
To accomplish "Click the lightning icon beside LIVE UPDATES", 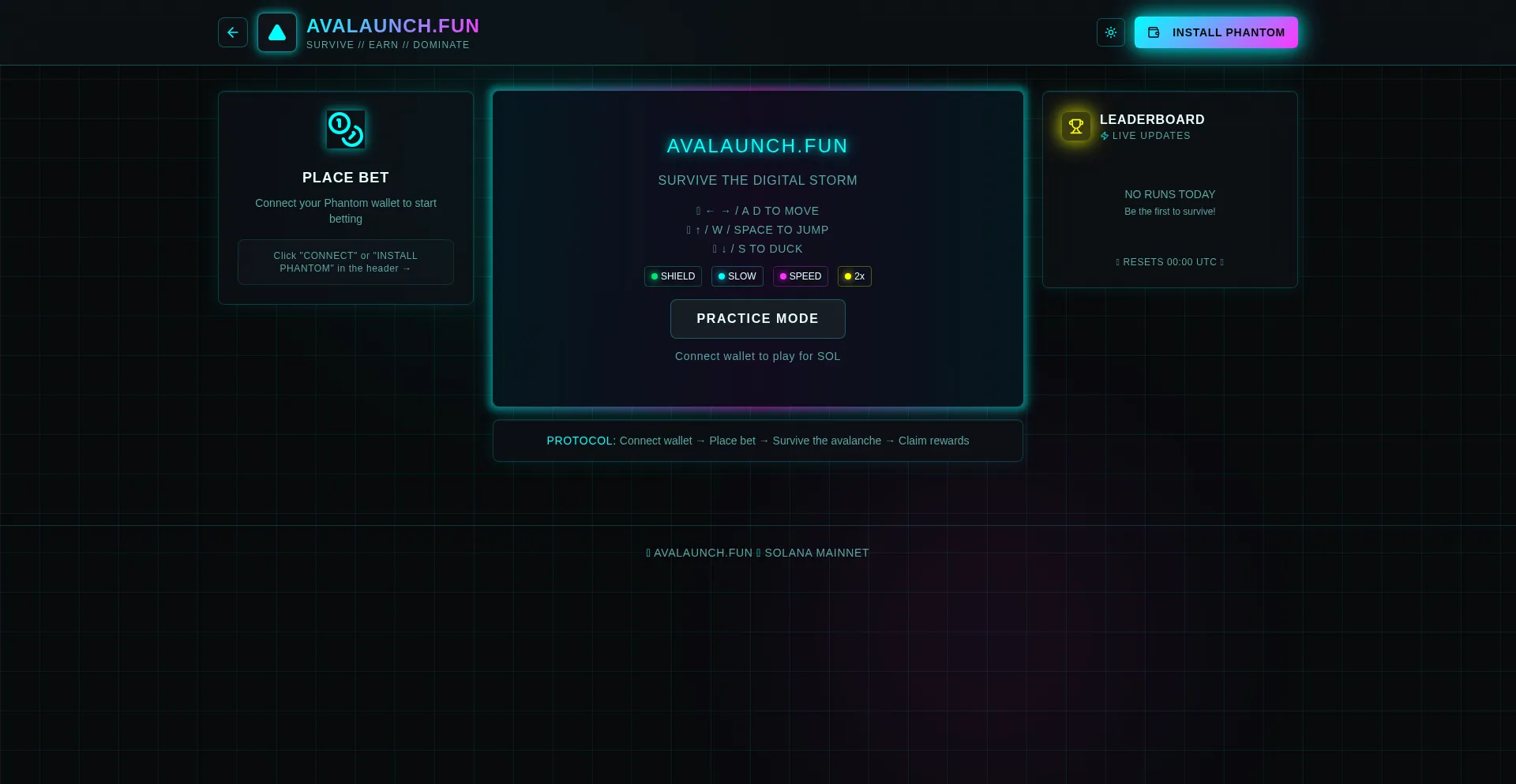I will point(1105,136).
